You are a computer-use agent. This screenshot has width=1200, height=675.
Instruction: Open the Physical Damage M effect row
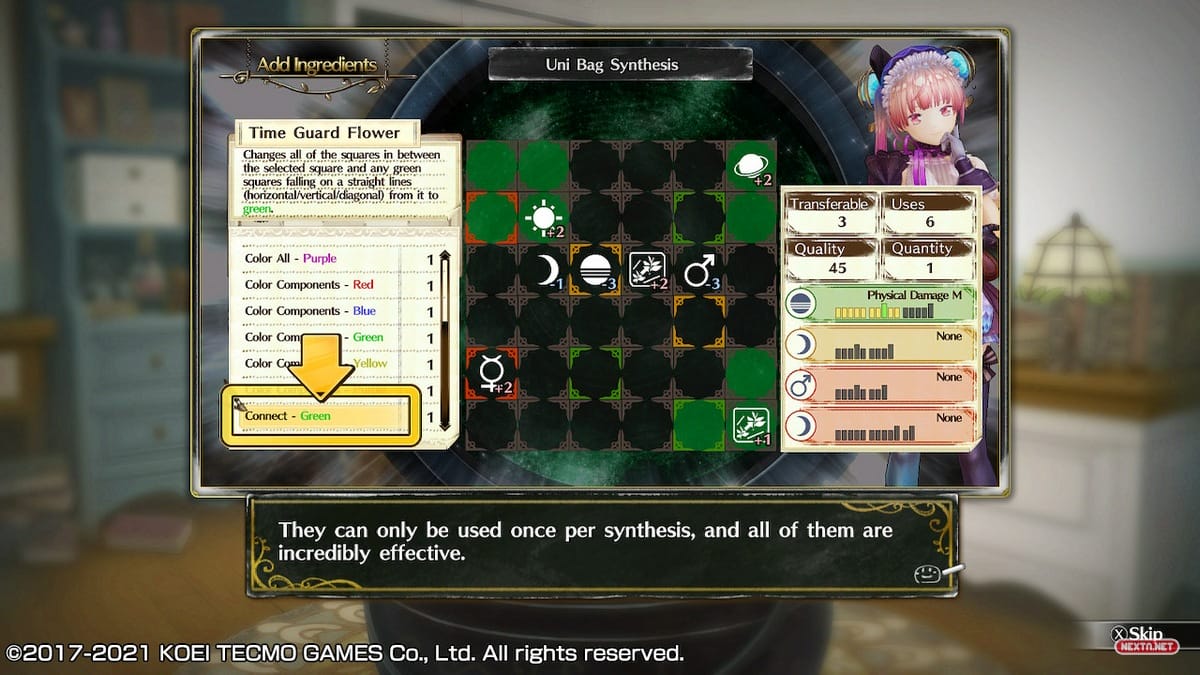(x=878, y=304)
